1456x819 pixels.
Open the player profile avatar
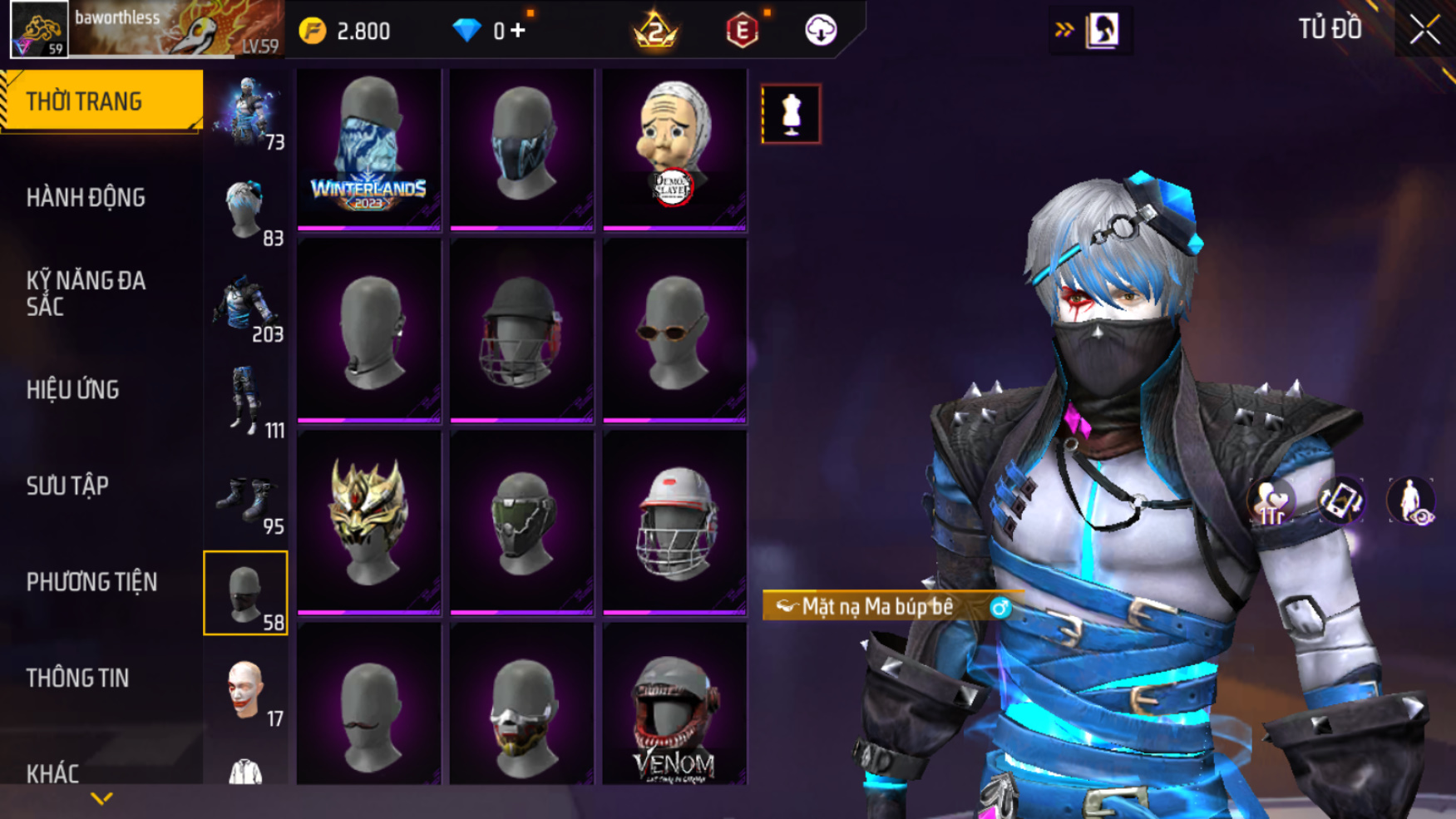click(x=39, y=30)
